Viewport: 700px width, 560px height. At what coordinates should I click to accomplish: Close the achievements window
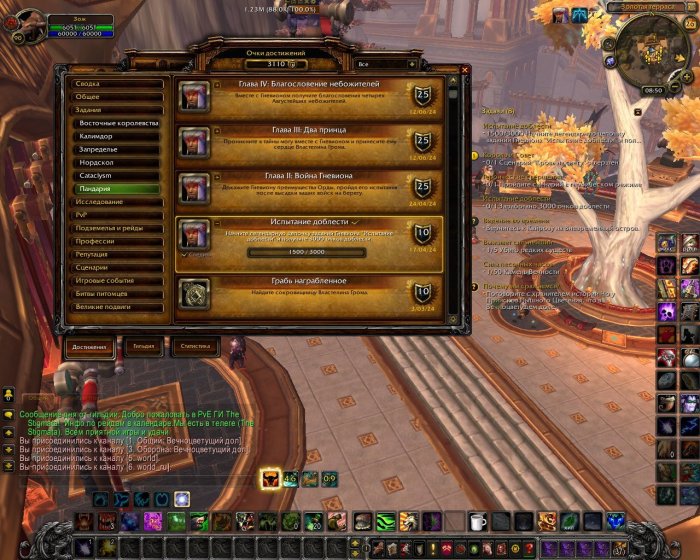464,70
